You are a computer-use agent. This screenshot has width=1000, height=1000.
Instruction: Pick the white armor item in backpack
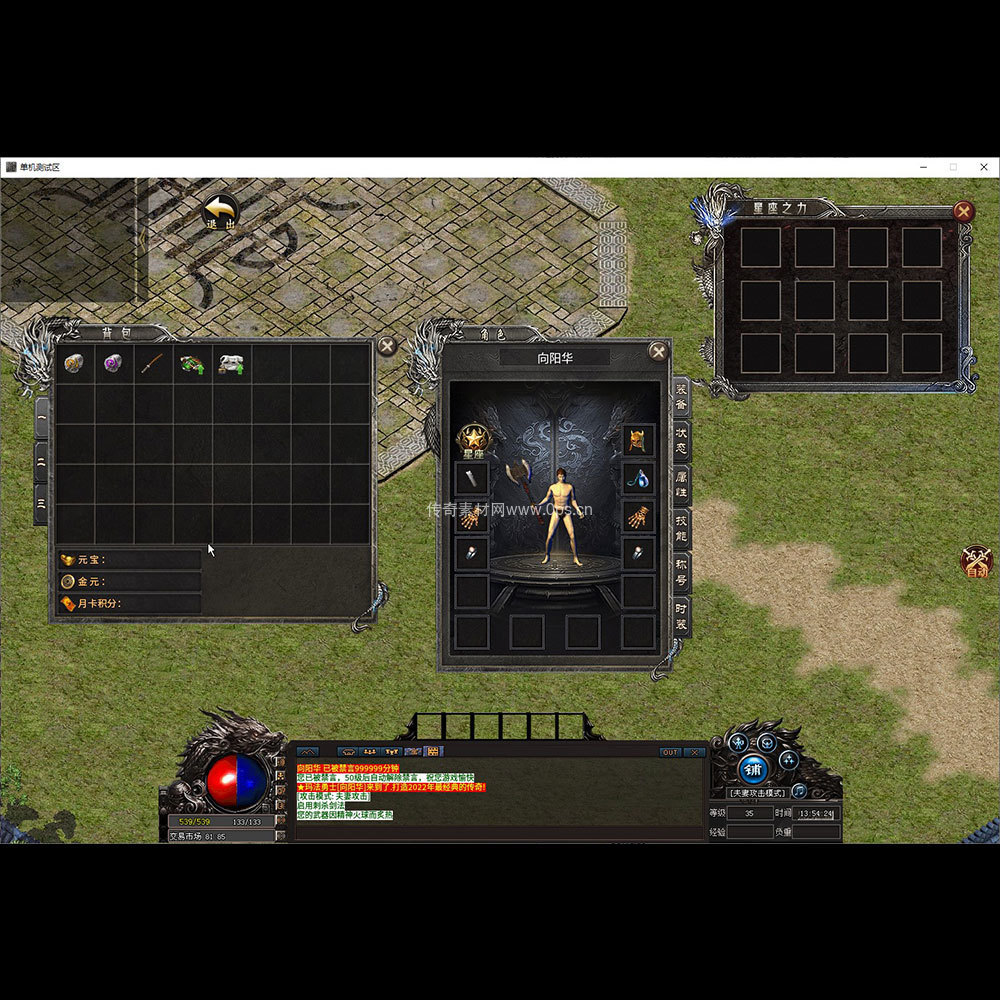[231, 364]
